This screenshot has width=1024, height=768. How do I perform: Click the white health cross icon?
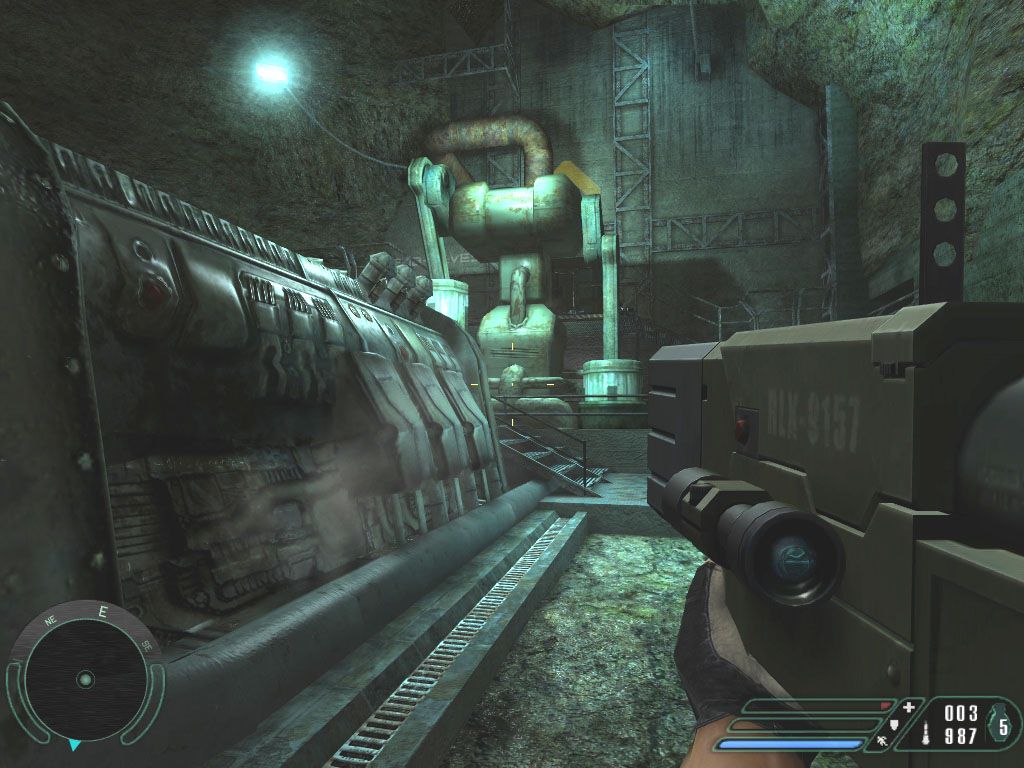908,708
